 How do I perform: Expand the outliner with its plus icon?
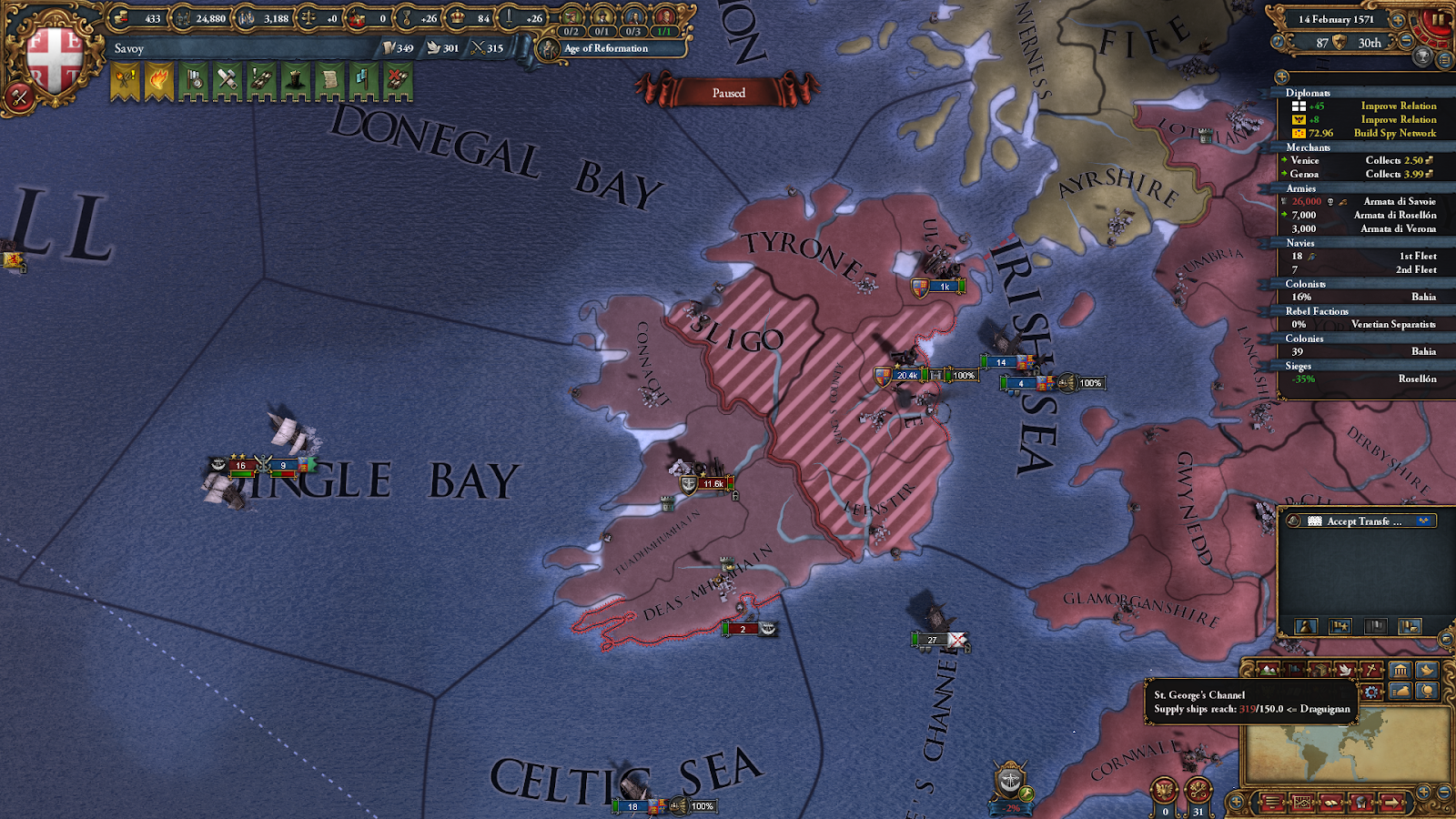(1281, 76)
